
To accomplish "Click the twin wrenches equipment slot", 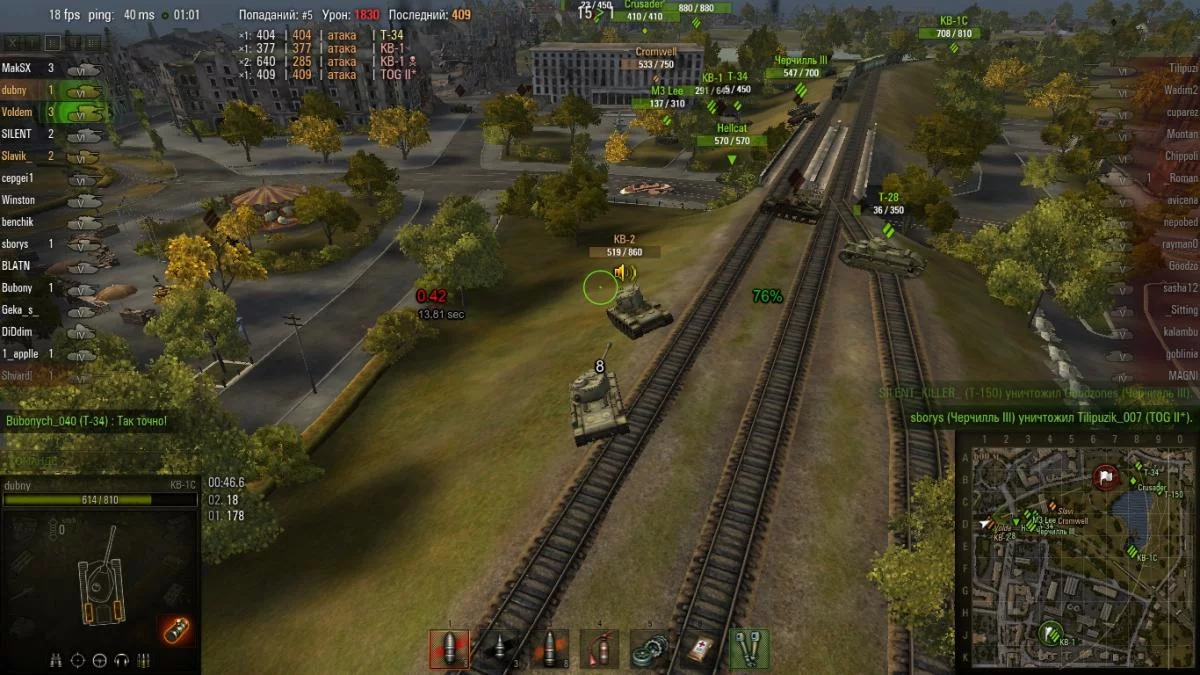I will coord(749,648).
